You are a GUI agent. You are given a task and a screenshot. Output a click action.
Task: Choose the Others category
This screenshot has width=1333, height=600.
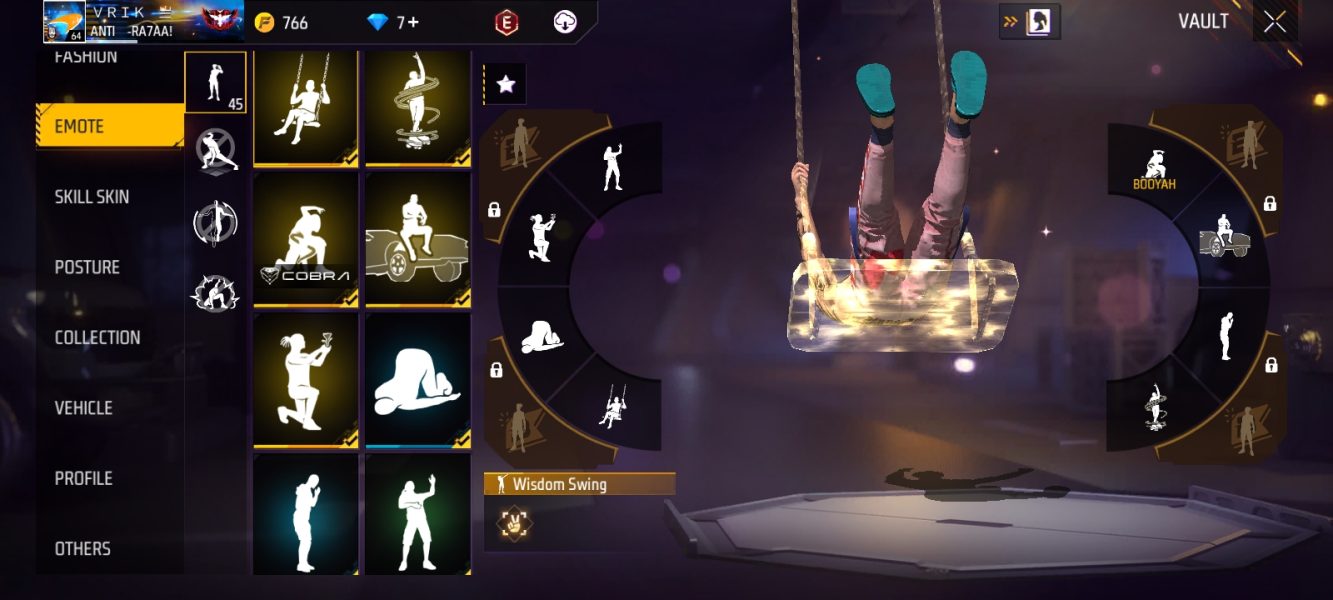[82, 548]
